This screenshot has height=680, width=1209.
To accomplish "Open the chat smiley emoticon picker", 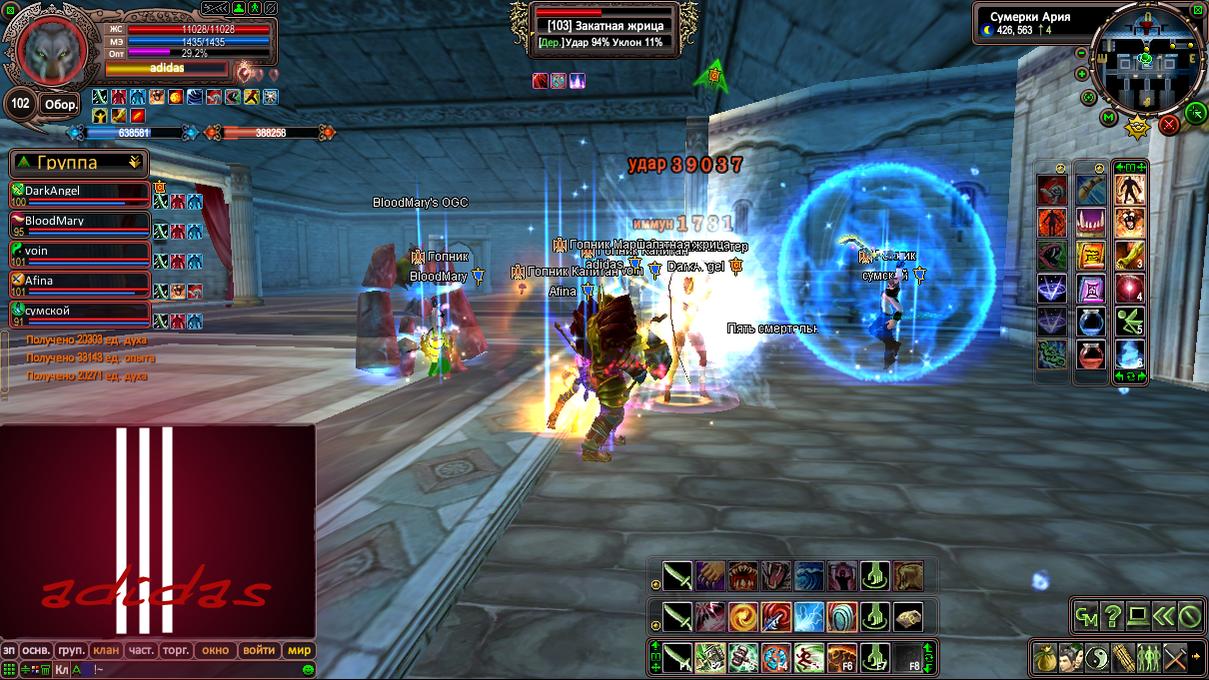I will 309,669.
